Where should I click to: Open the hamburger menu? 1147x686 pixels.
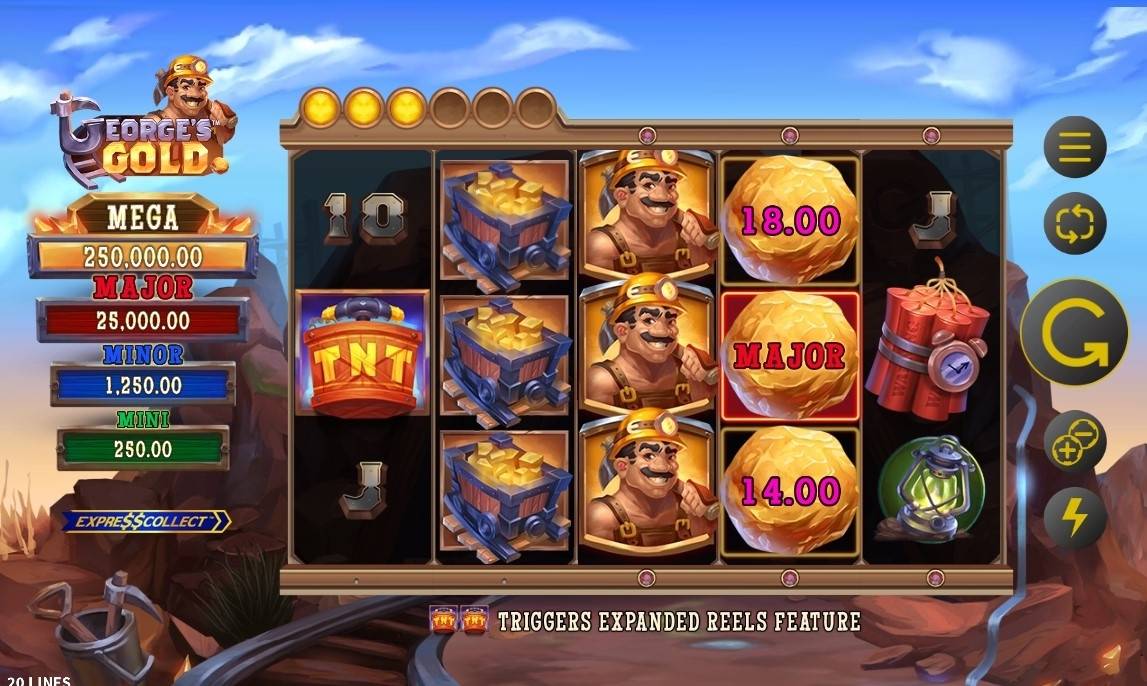[x=1075, y=148]
